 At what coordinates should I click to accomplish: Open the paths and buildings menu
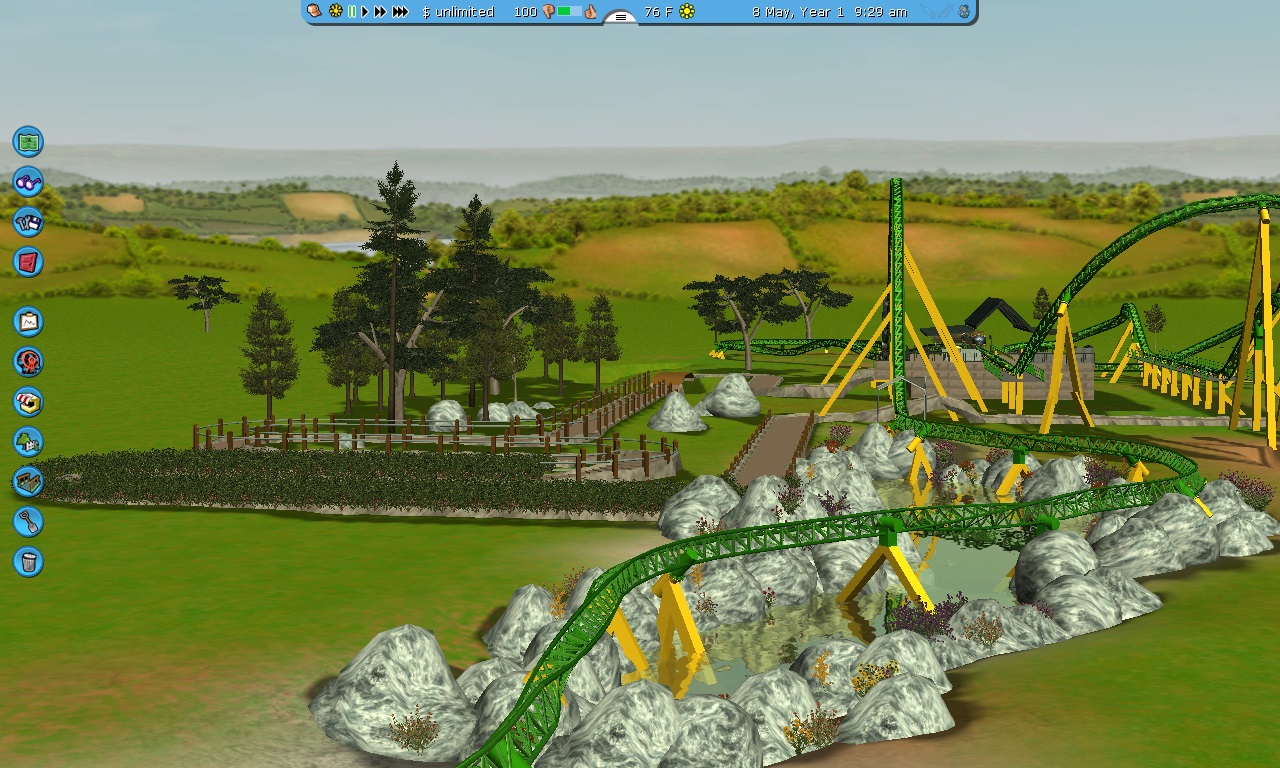[28, 481]
